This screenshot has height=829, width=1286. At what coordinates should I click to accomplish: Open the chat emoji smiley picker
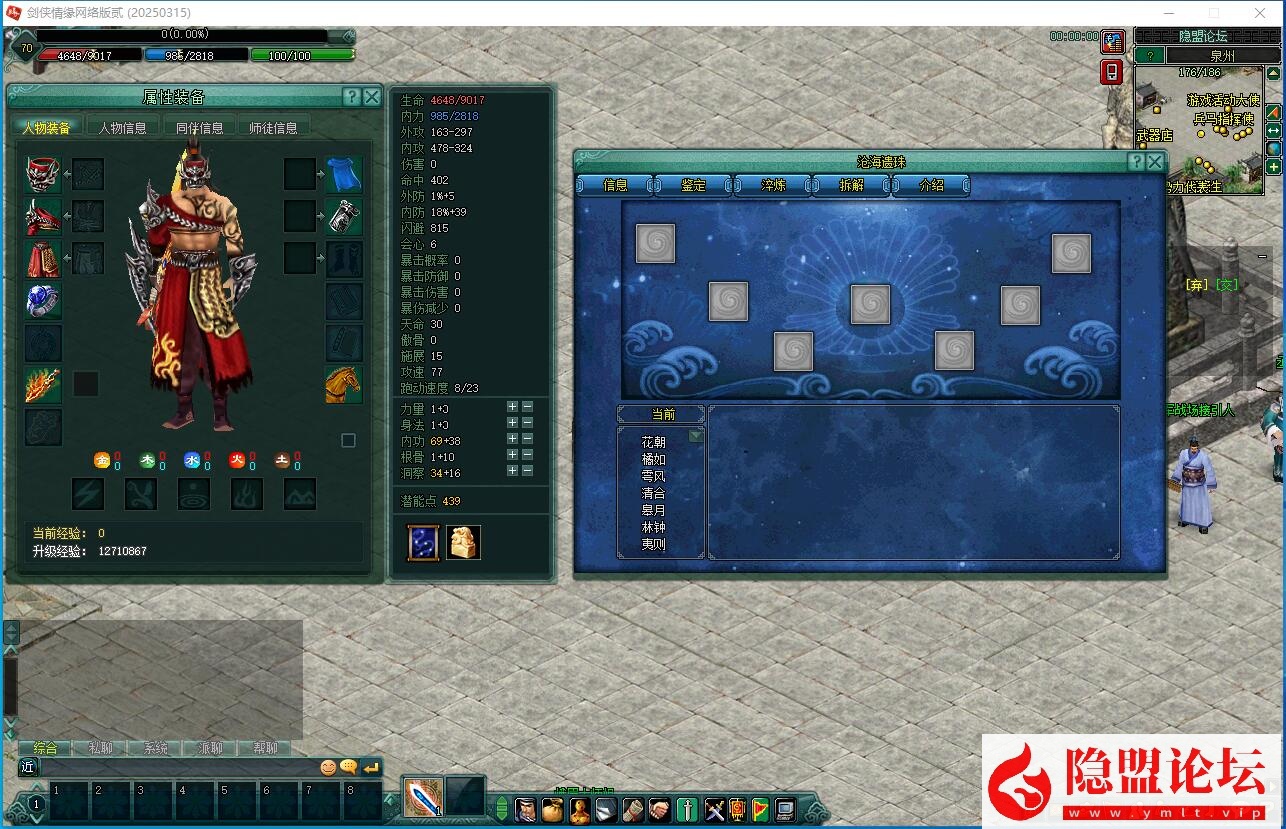(x=328, y=767)
